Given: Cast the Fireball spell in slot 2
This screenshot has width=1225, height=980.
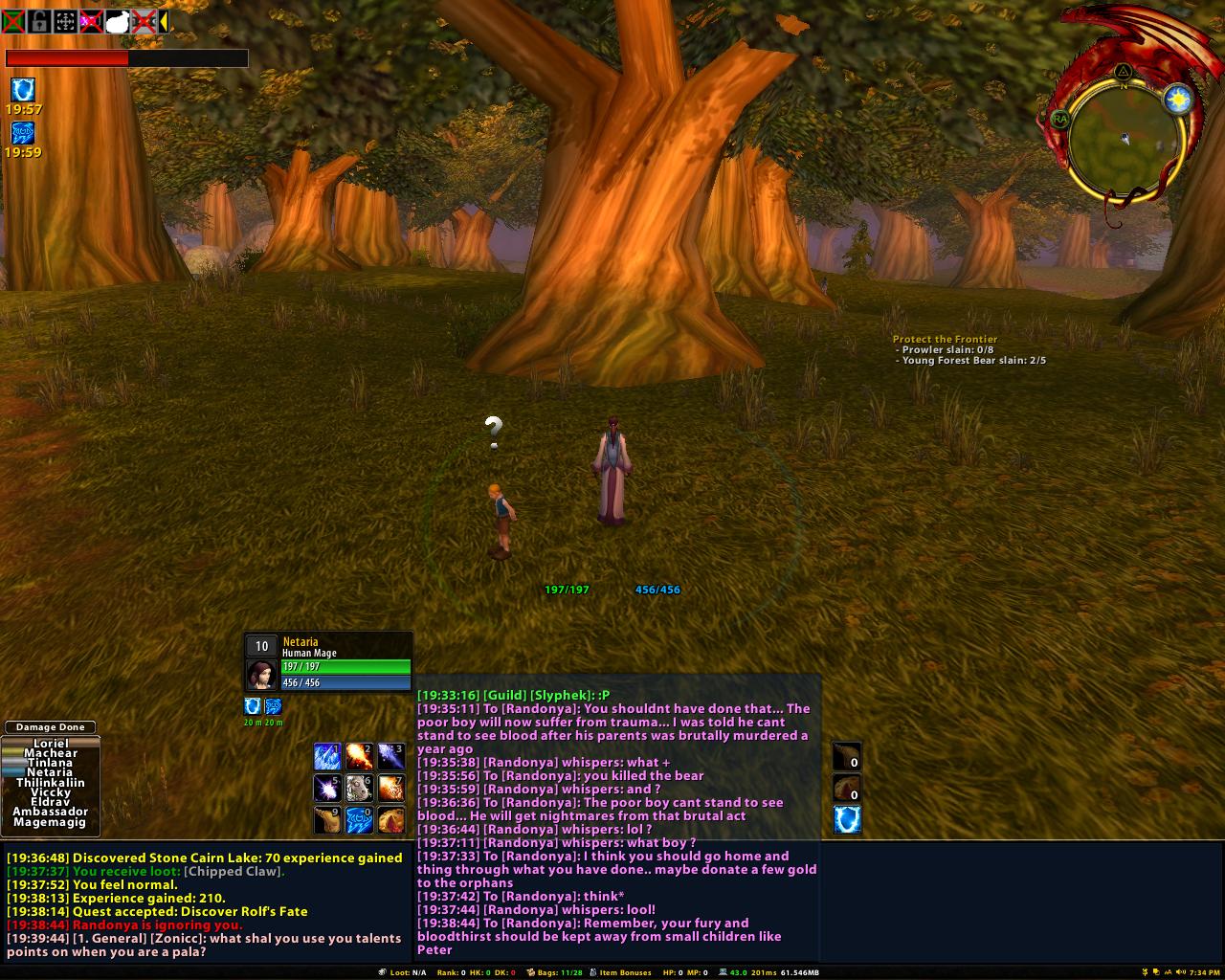Looking at the screenshot, I should coord(359,756).
